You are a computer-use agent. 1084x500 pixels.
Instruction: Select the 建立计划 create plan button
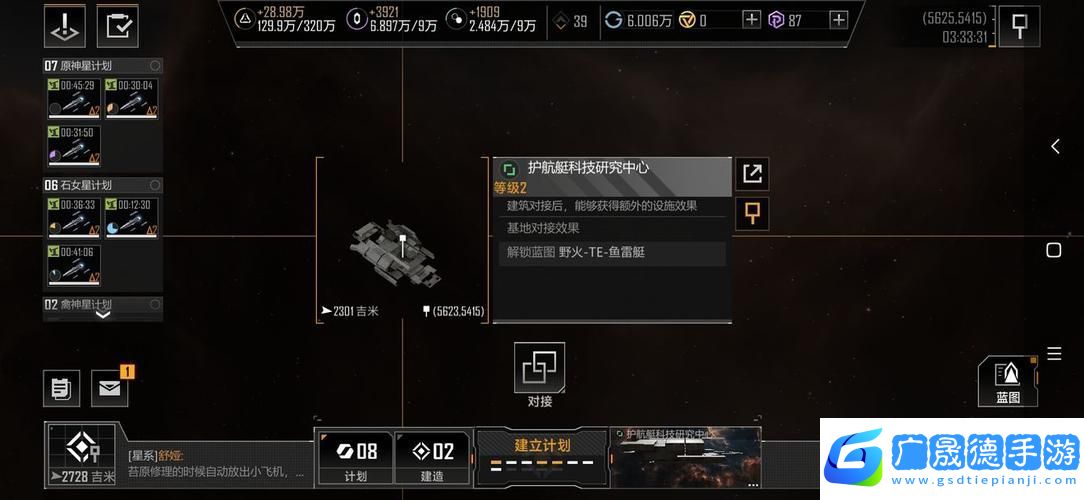point(542,452)
